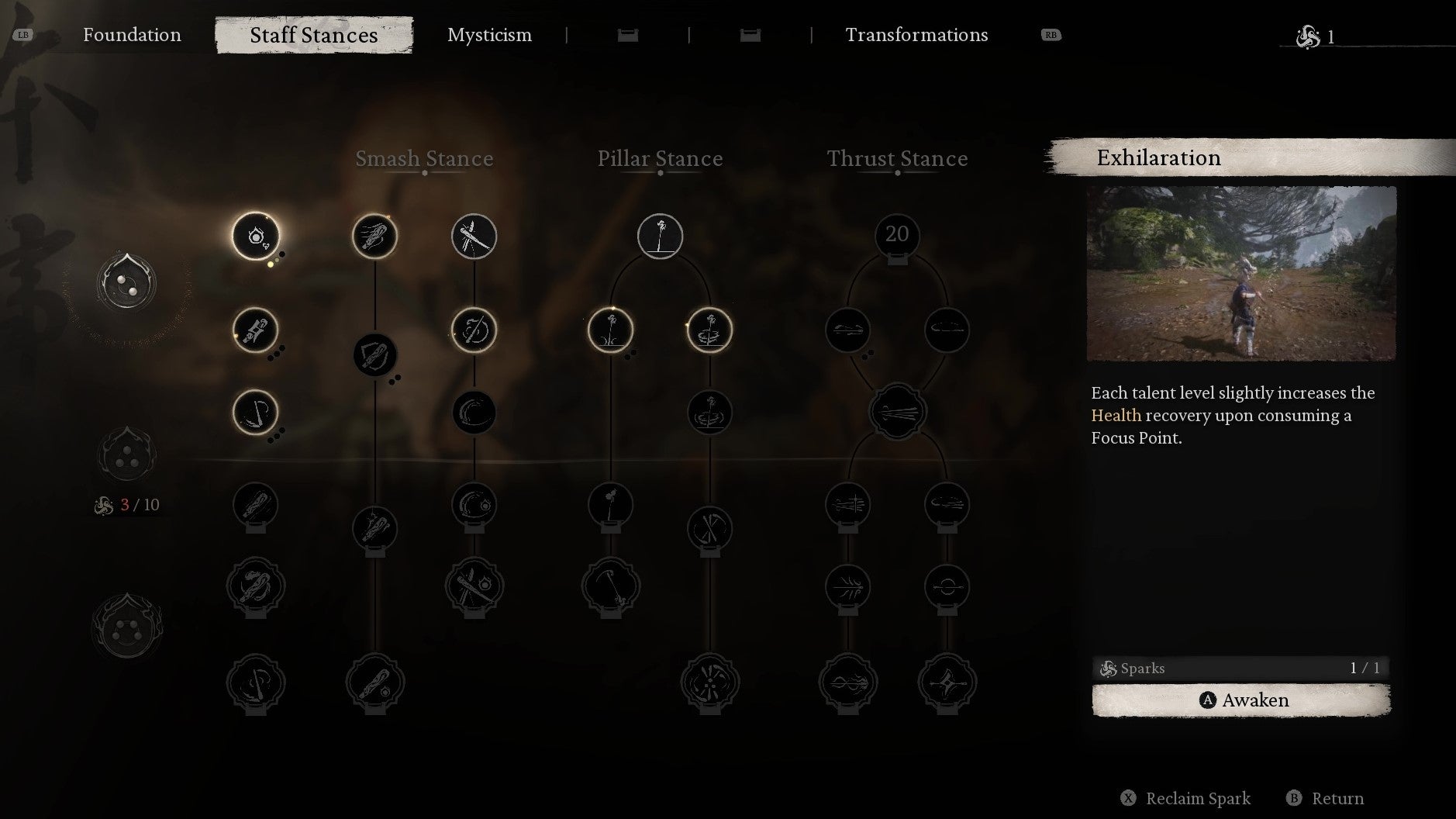The height and width of the screenshot is (819, 1456).
Task: Choose the locked Thrust Stance node marked 20
Action: tap(897, 235)
